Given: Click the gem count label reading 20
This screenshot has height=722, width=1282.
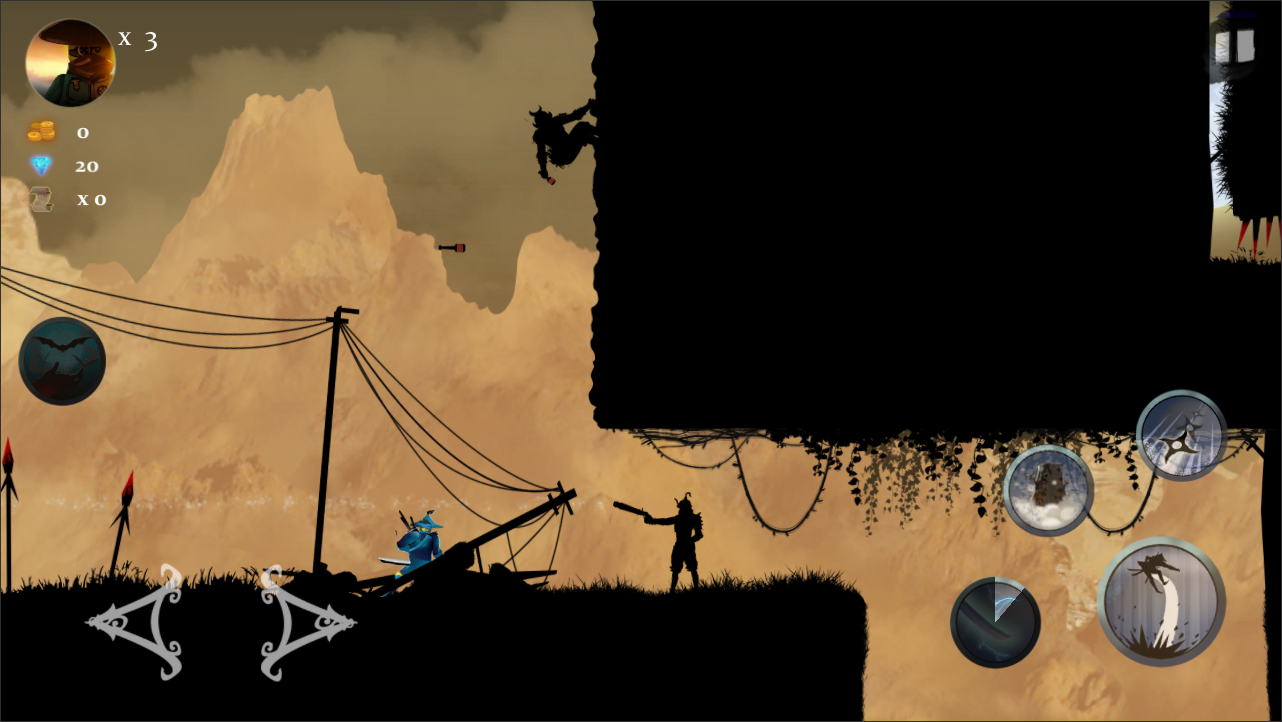Looking at the screenshot, I should pyautogui.click(x=87, y=165).
